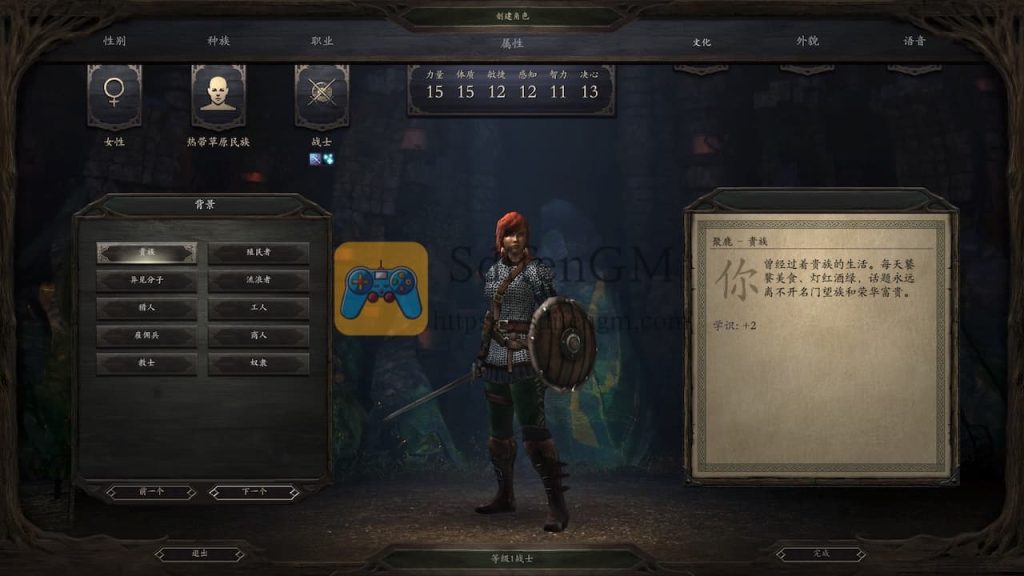Choose the 殖民者 background option

click(259, 253)
